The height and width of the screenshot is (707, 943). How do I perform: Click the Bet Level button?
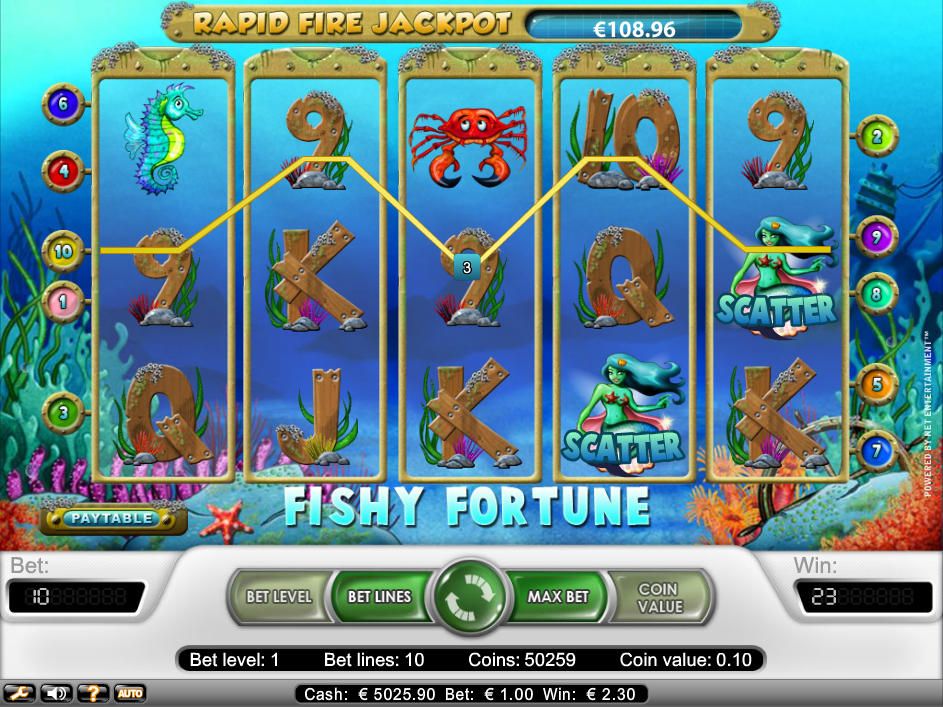pos(279,597)
